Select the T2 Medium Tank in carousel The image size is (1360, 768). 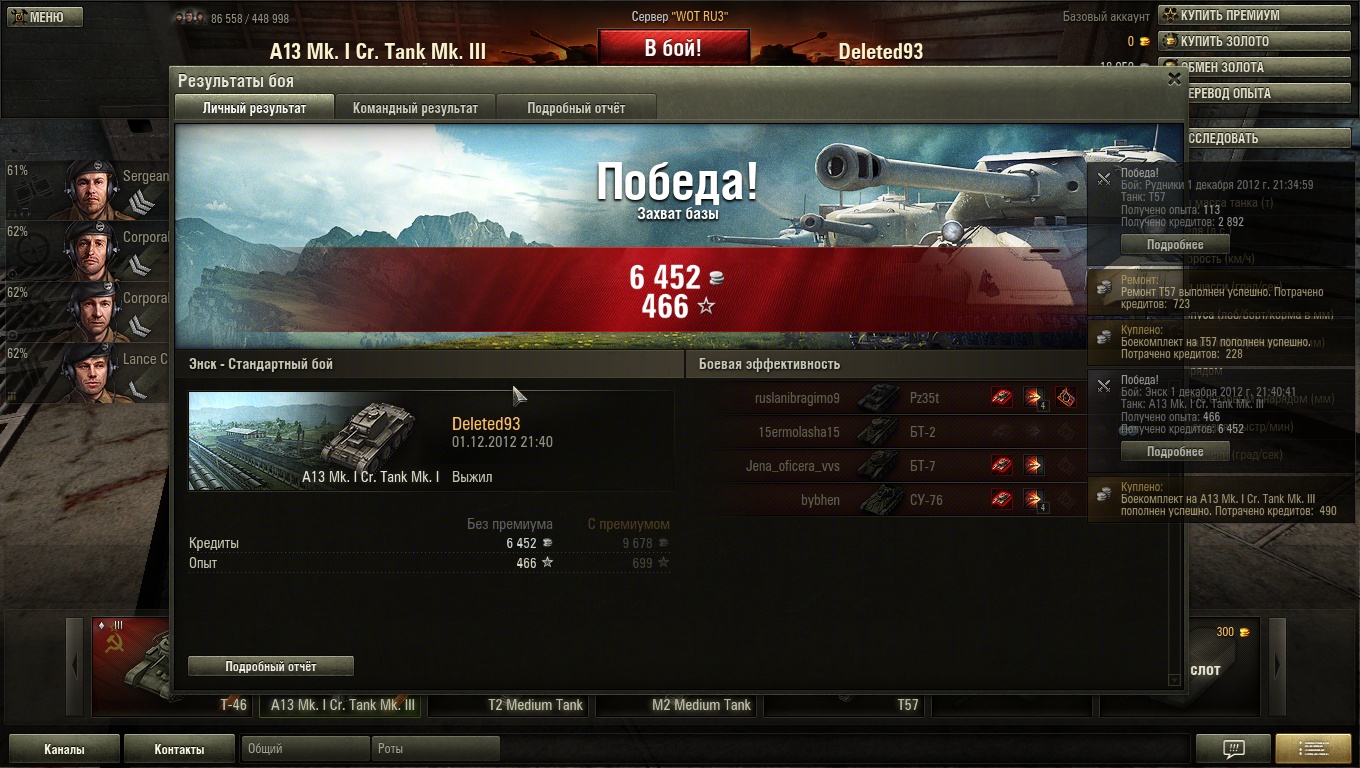[x=535, y=705]
